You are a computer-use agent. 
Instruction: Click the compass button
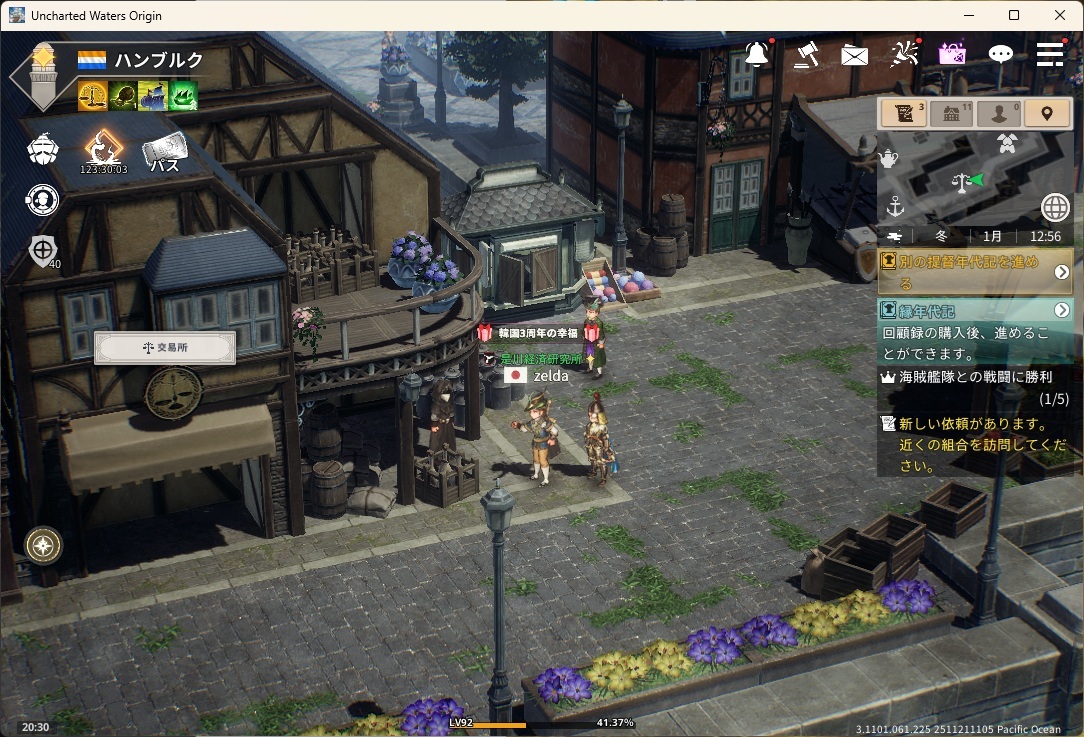pyautogui.click(x=43, y=545)
